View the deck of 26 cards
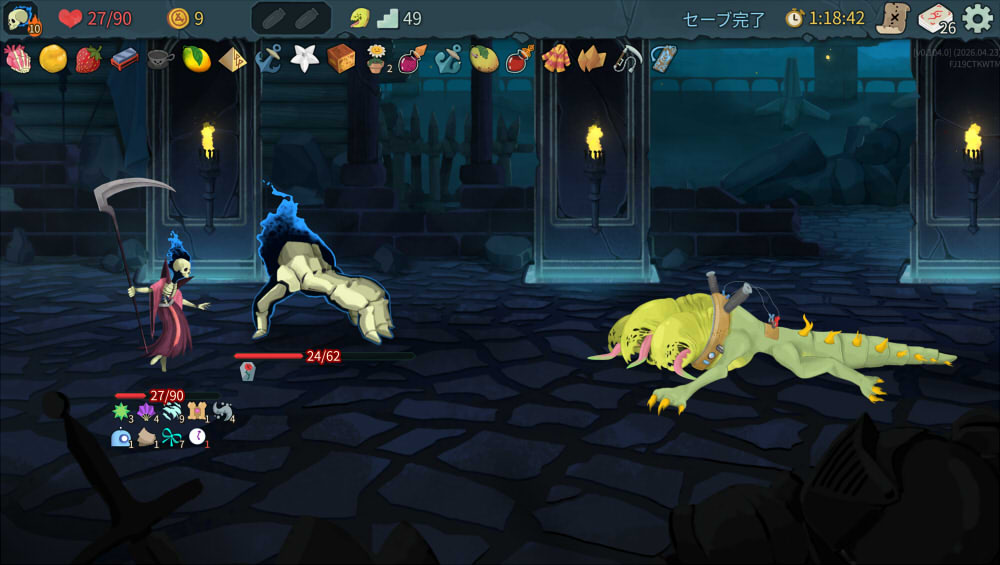1000x565 pixels. tap(936, 18)
